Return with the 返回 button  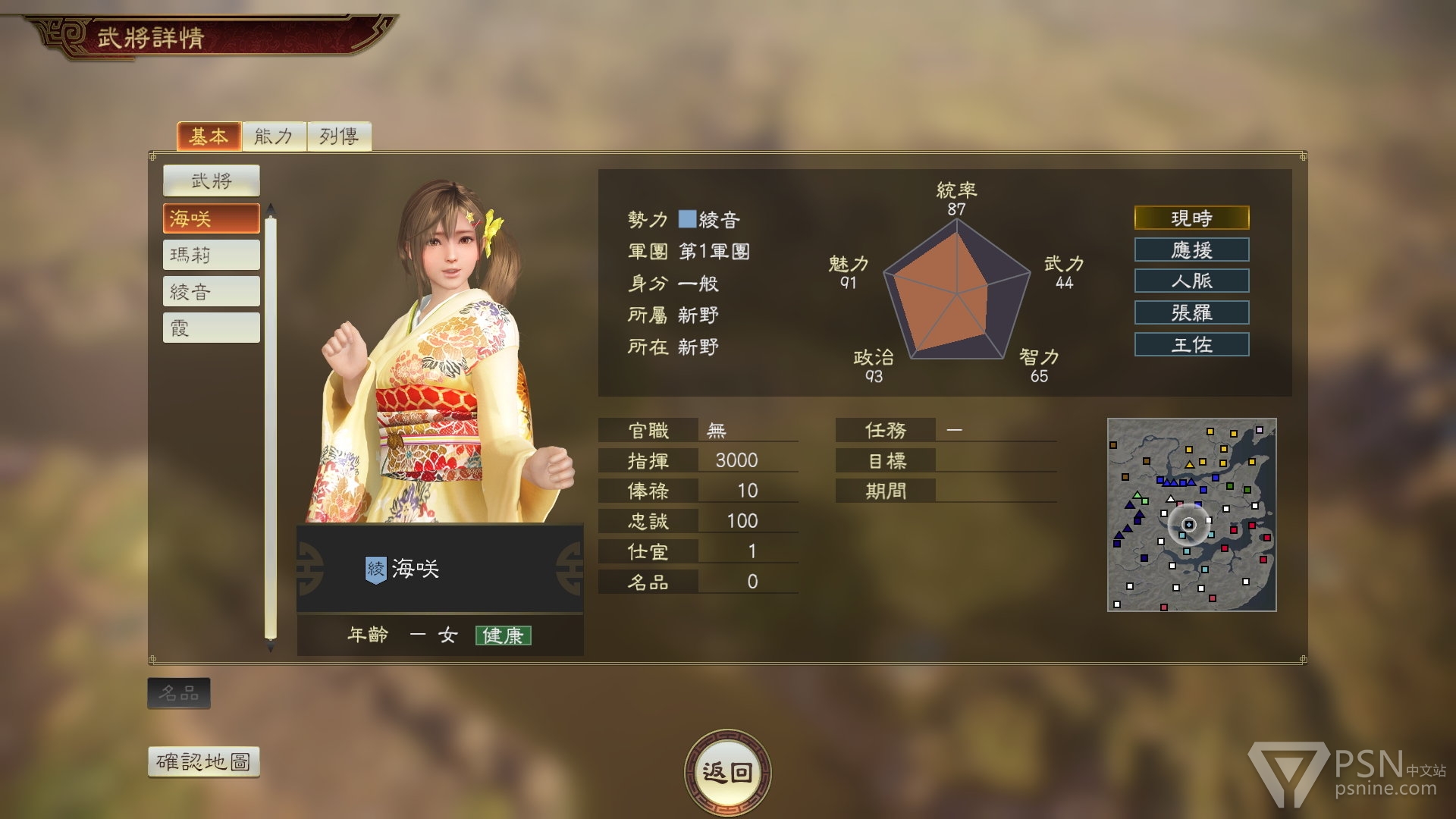[x=727, y=772]
